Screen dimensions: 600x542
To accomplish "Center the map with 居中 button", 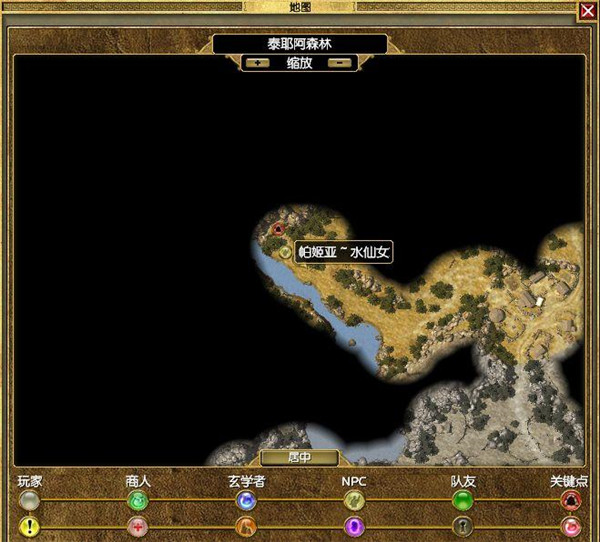I will click(x=300, y=458).
